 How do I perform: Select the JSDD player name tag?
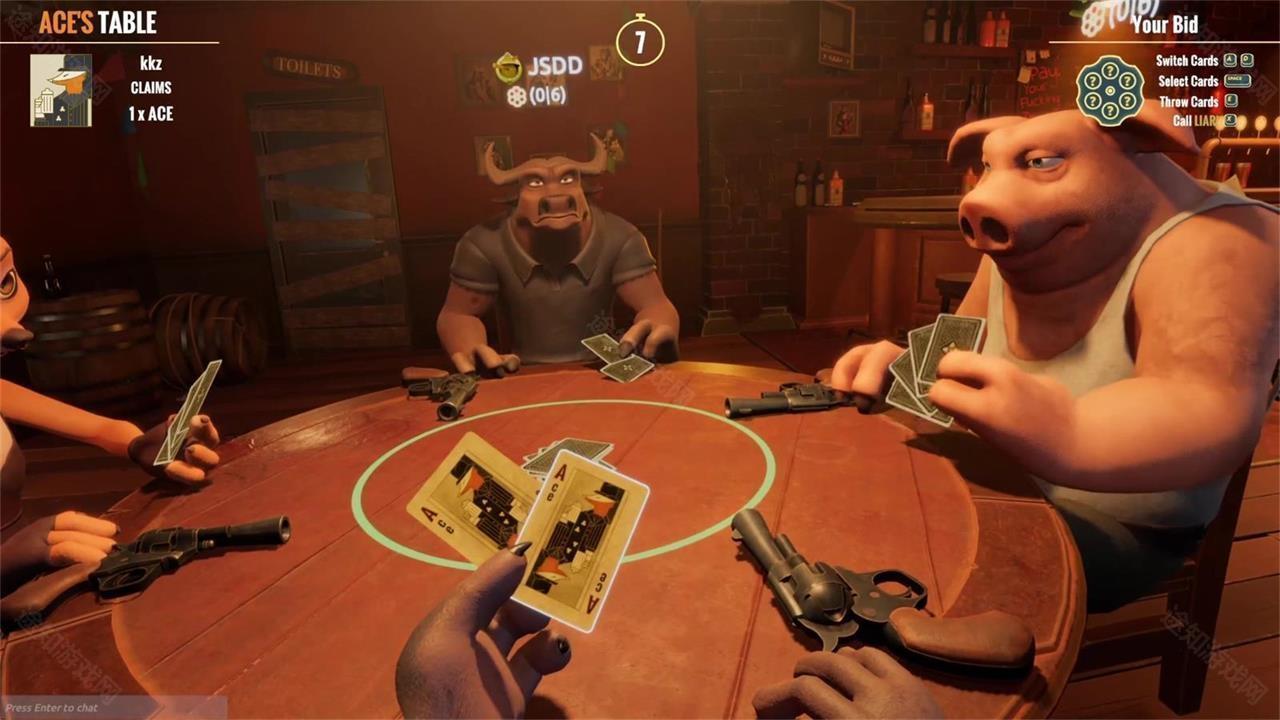coord(555,66)
